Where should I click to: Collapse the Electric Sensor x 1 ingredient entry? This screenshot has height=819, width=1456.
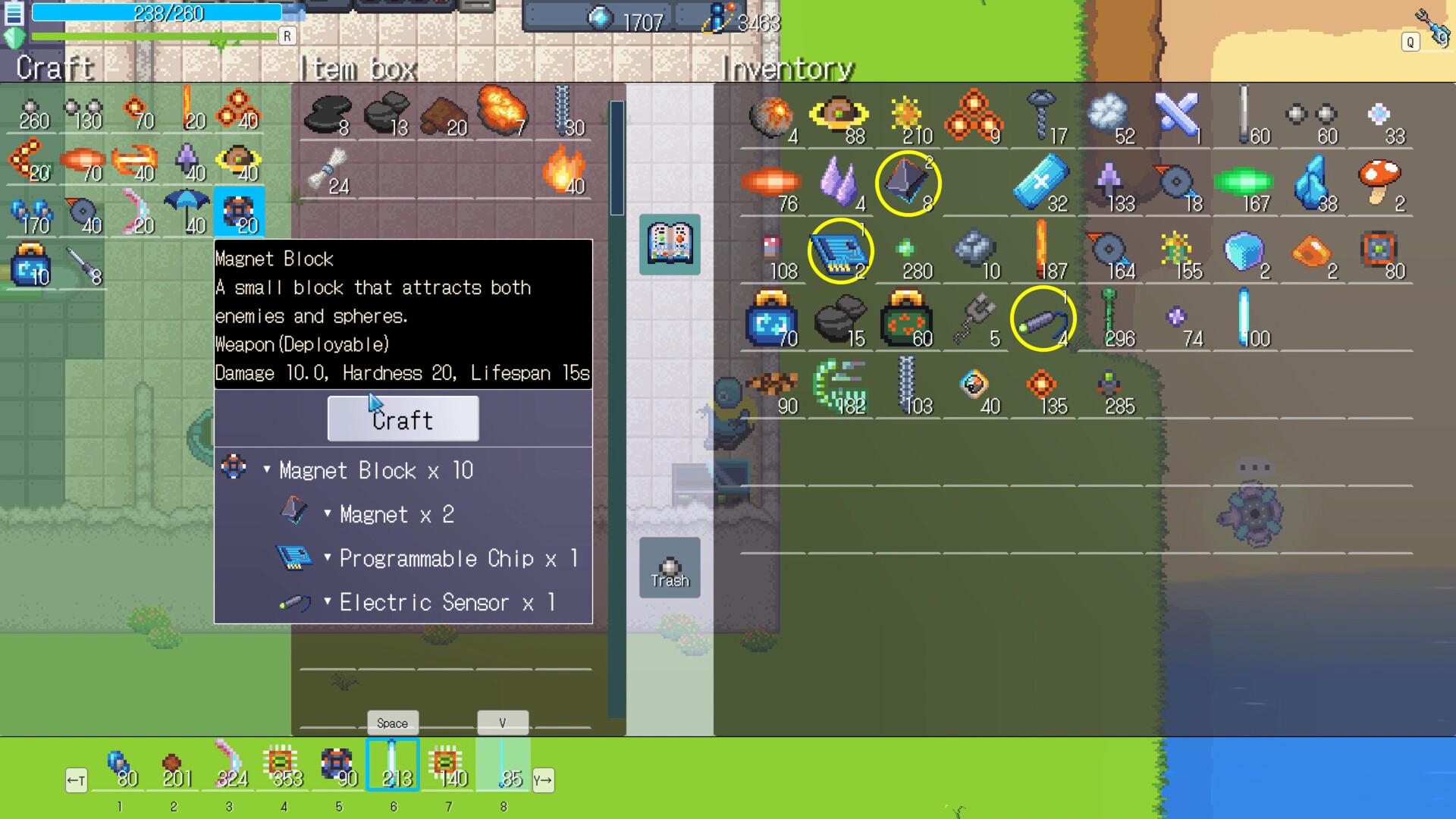point(327,602)
